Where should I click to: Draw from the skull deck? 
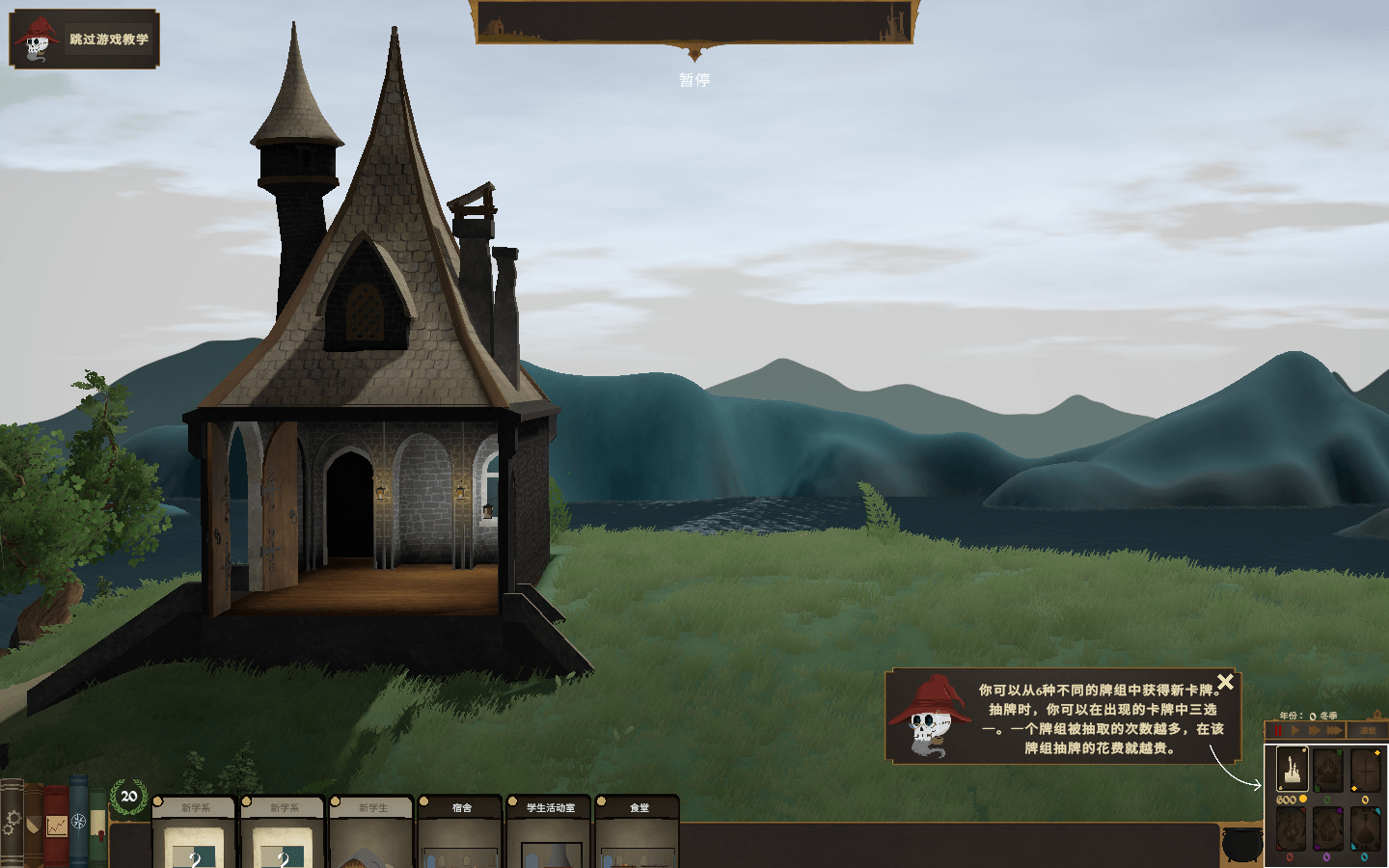[1293, 828]
